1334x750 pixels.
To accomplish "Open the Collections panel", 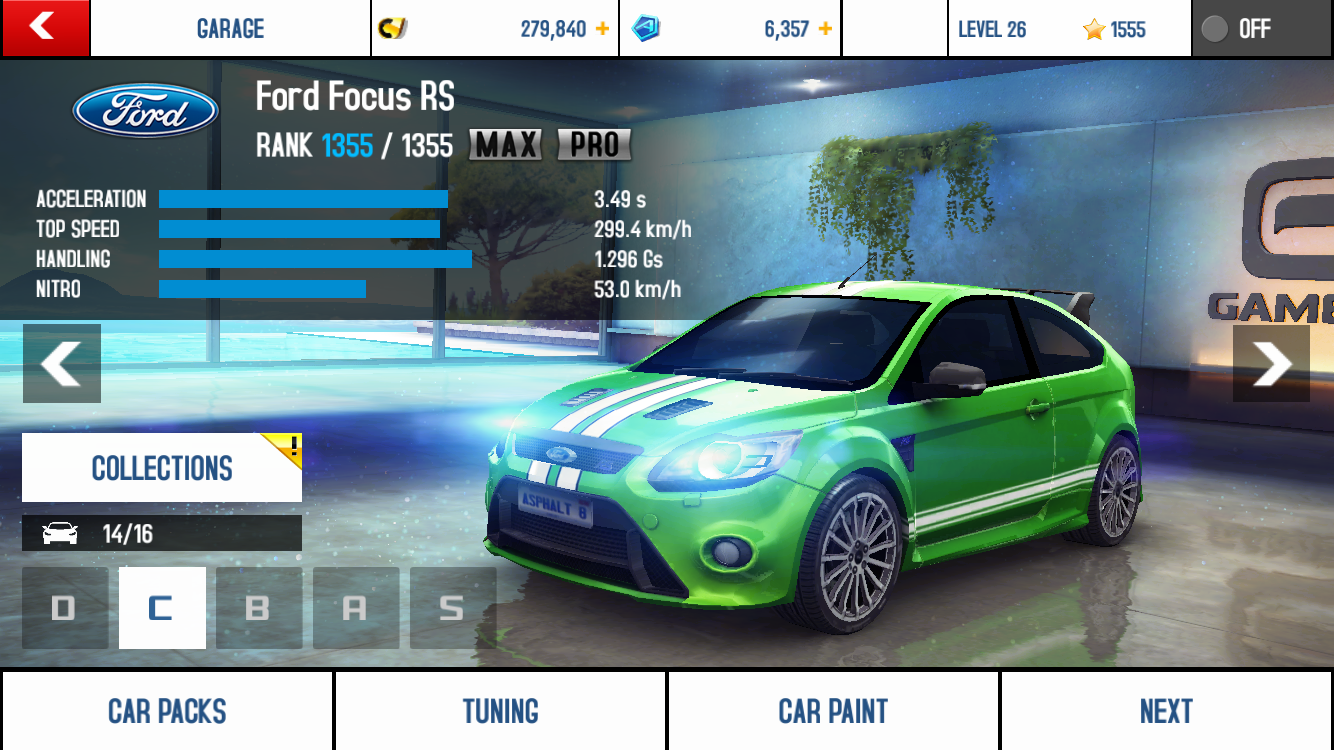I will coord(162,467).
